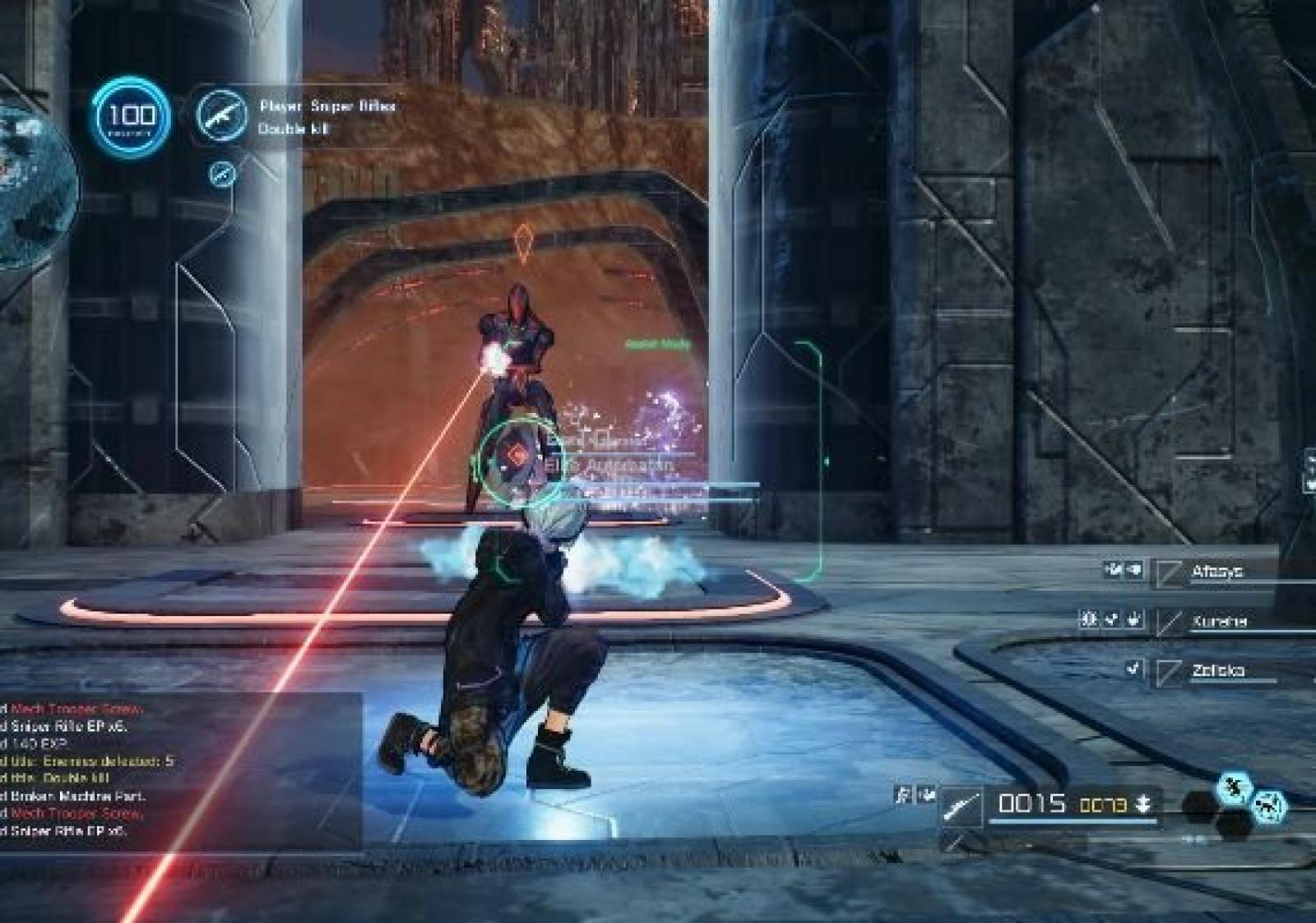Select the secondary weapon slot below rifle
1316x923 pixels.
(954, 841)
